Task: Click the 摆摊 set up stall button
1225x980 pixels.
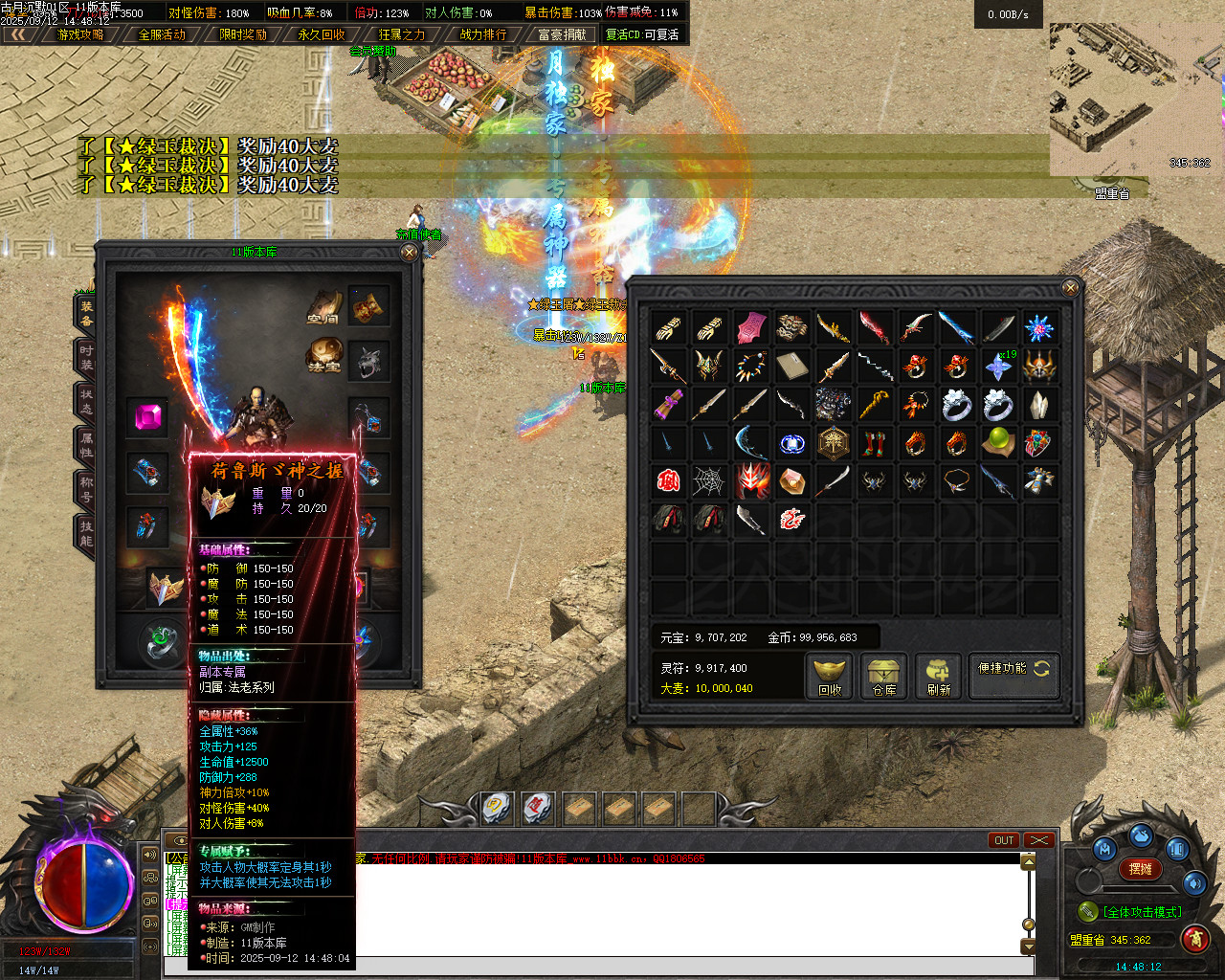Action: tap(1140, 869)
